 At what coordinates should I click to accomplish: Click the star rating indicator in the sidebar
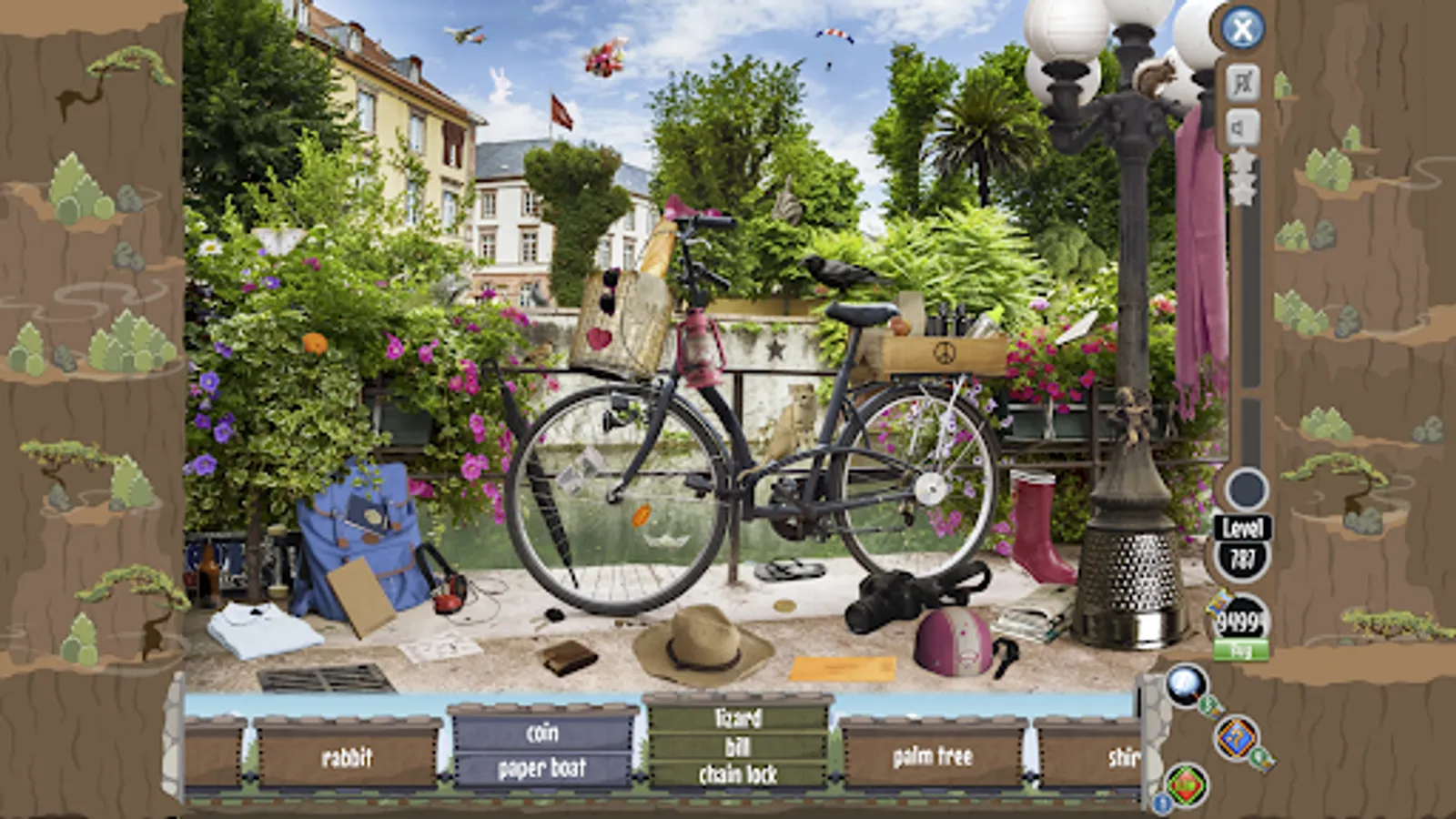tap(1241, 177)
